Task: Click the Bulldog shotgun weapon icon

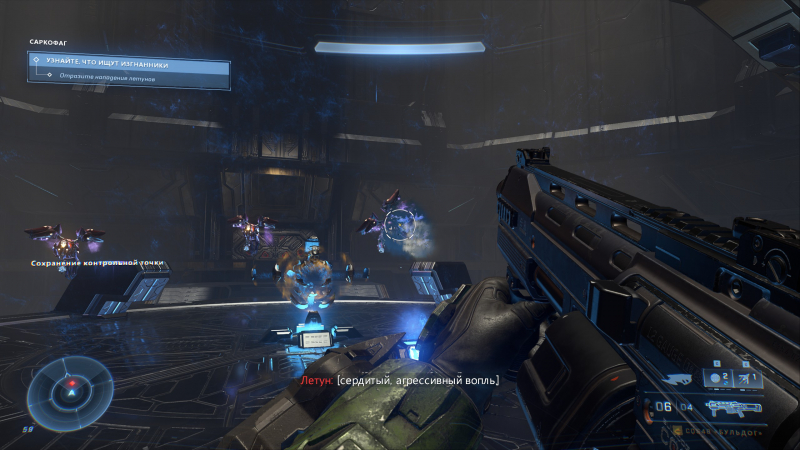Action: coord(732,408)
